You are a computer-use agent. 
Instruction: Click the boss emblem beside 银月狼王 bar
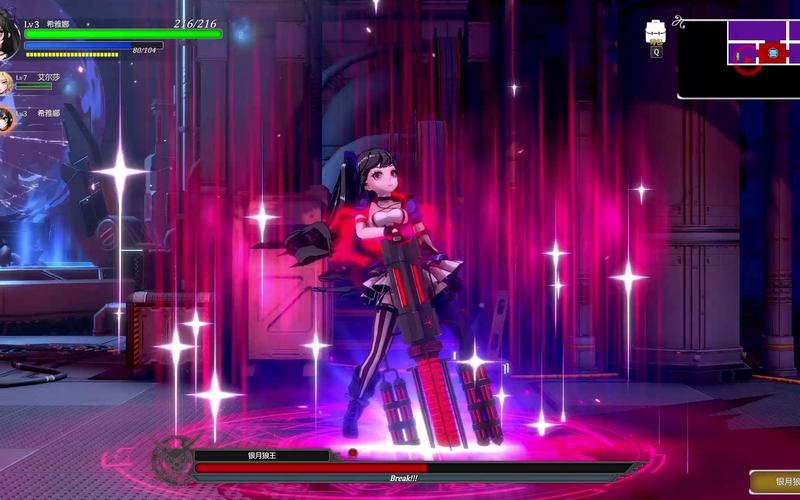coord(172,460)
